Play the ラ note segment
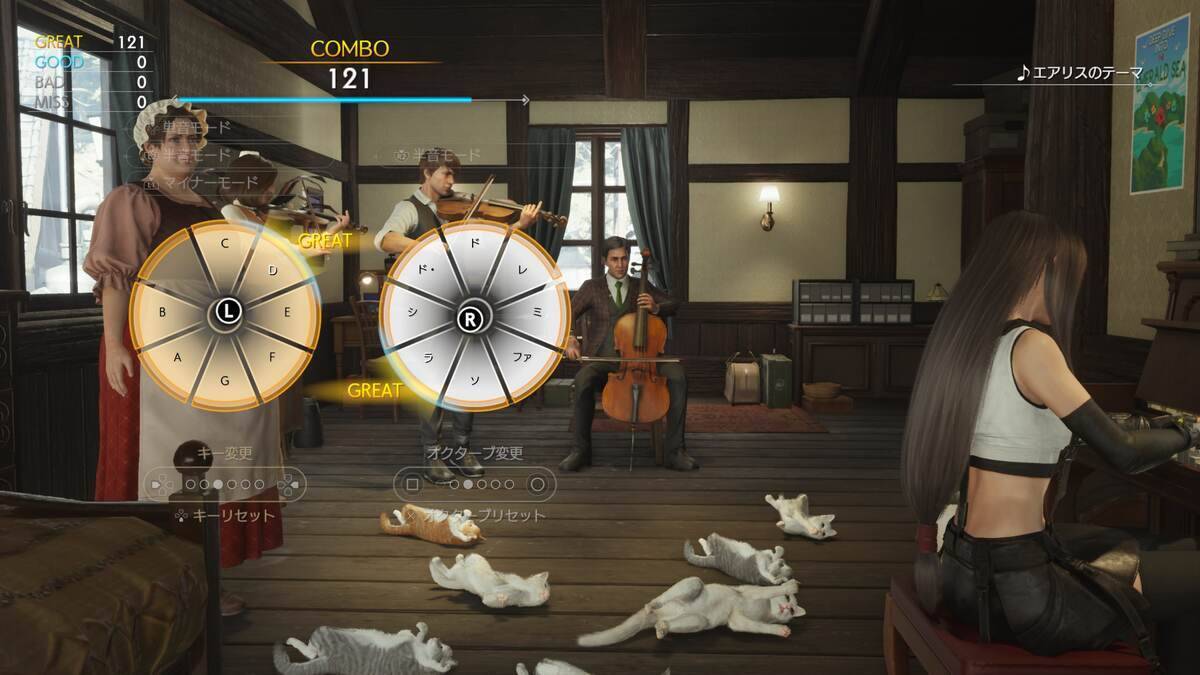The width and height of the screenshot is (1200, 675). [x=427, y=358]
